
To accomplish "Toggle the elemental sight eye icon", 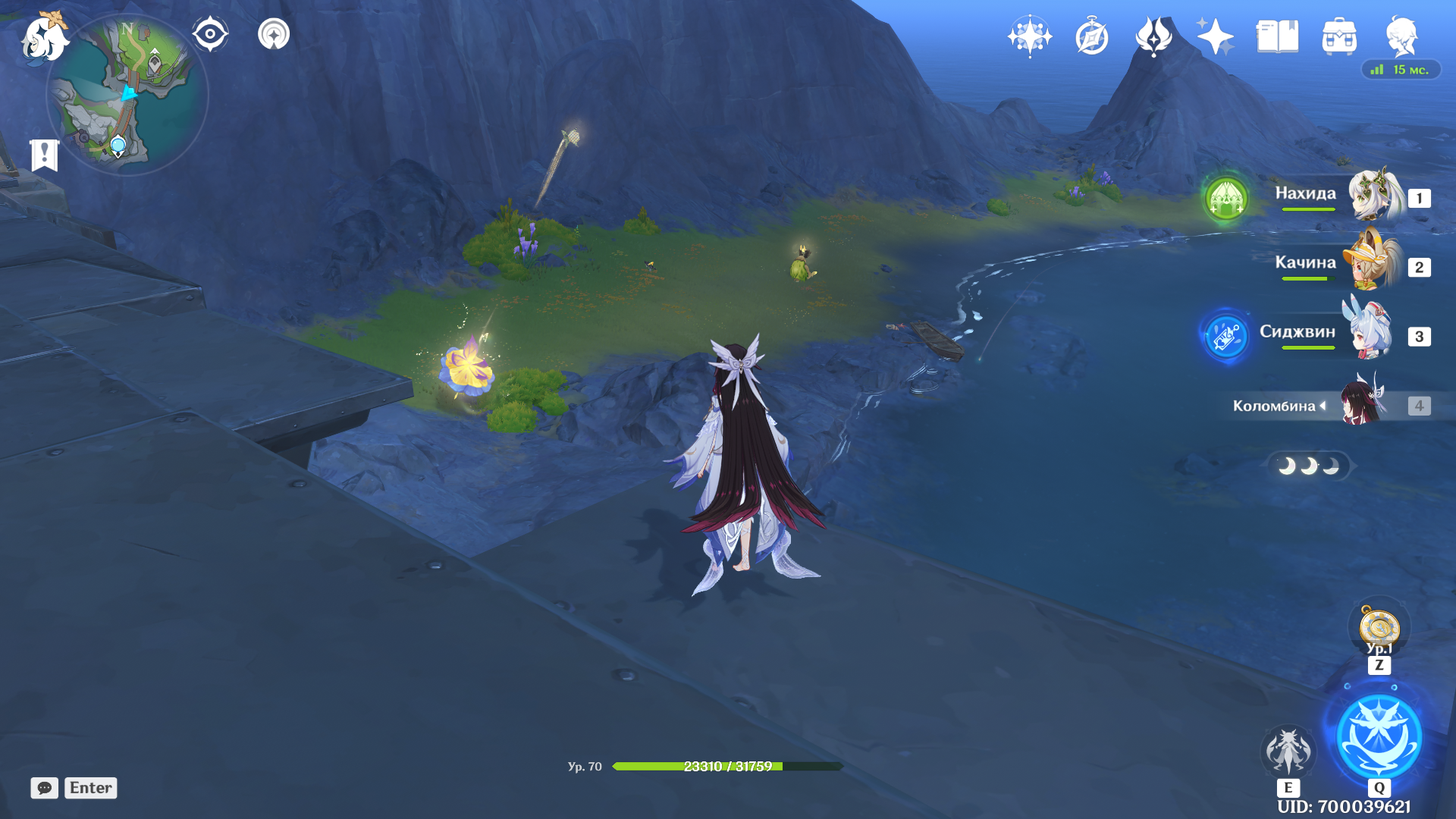I will coord(210,34).
